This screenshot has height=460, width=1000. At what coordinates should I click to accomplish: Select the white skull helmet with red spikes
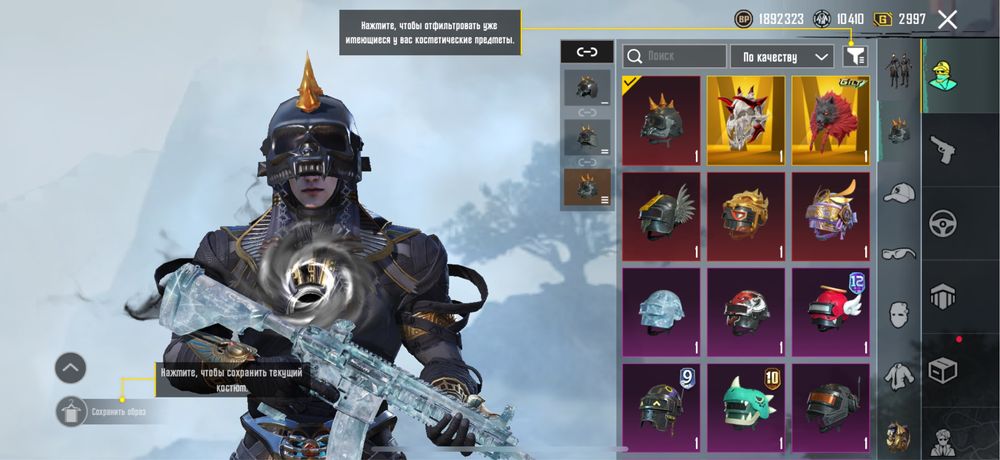click(746, 120)
